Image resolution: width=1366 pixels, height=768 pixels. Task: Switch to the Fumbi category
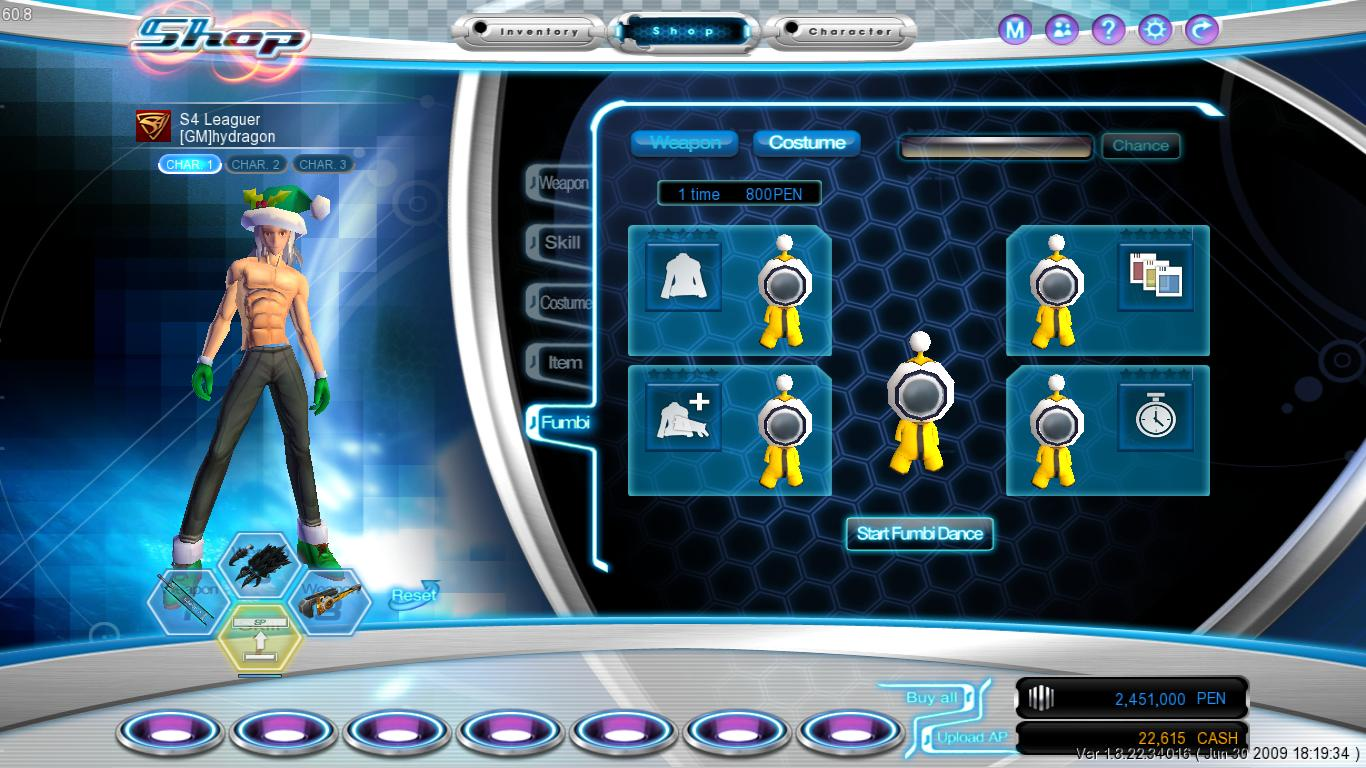564,423
